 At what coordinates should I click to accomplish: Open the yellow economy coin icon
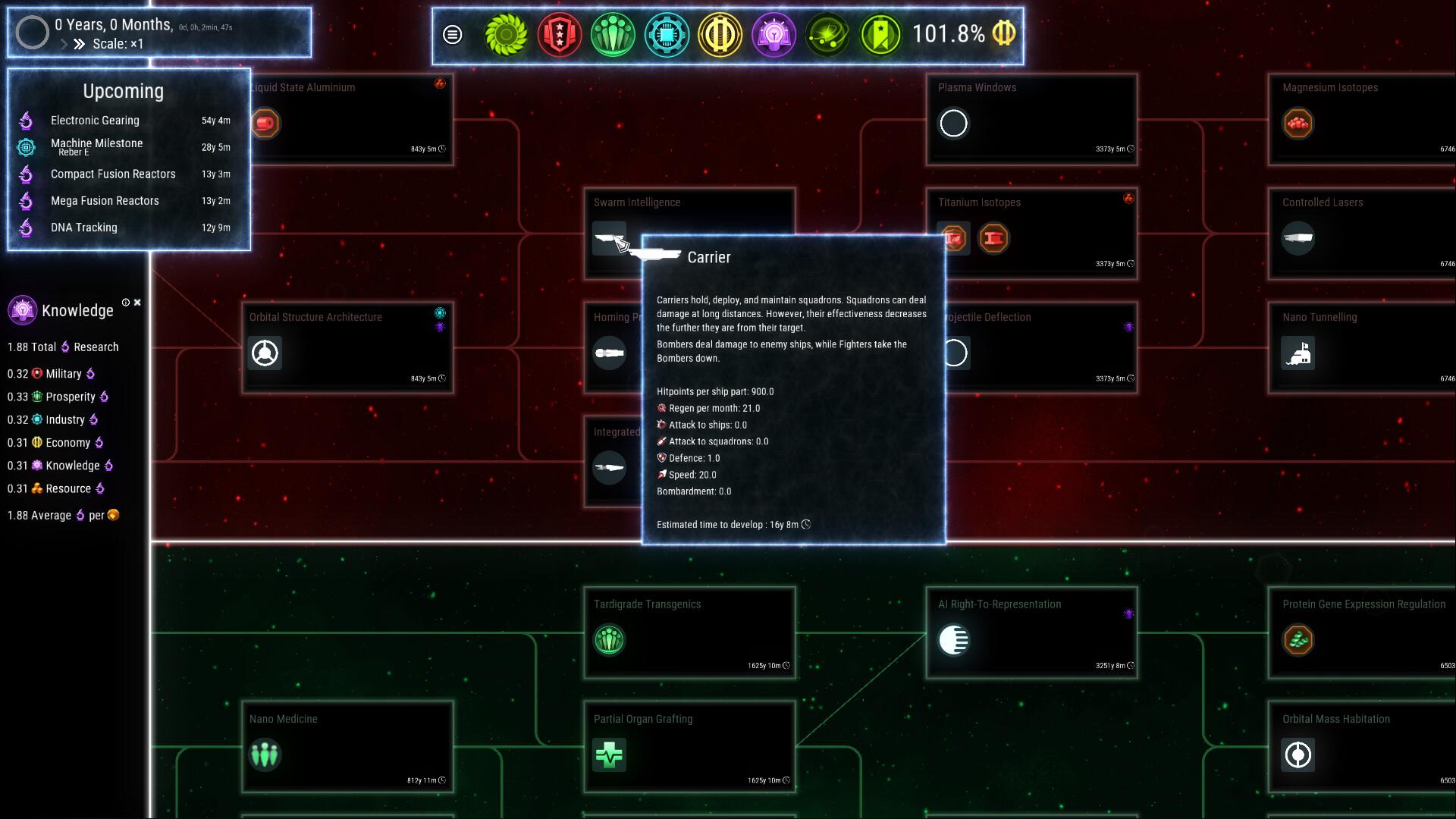click(720, 34)
